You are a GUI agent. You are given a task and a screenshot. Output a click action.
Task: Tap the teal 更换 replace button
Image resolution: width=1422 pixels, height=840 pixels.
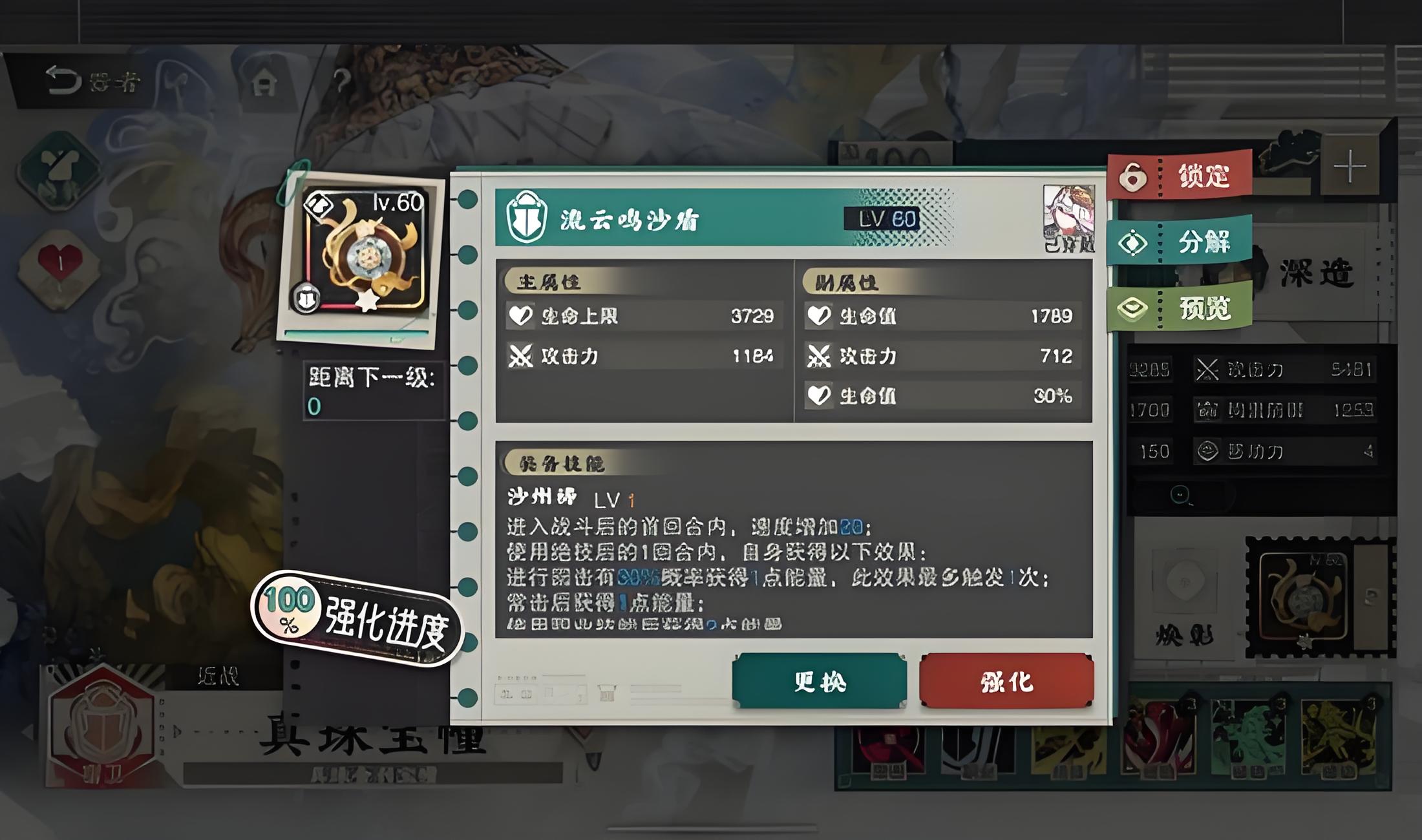tap(819, 681)
